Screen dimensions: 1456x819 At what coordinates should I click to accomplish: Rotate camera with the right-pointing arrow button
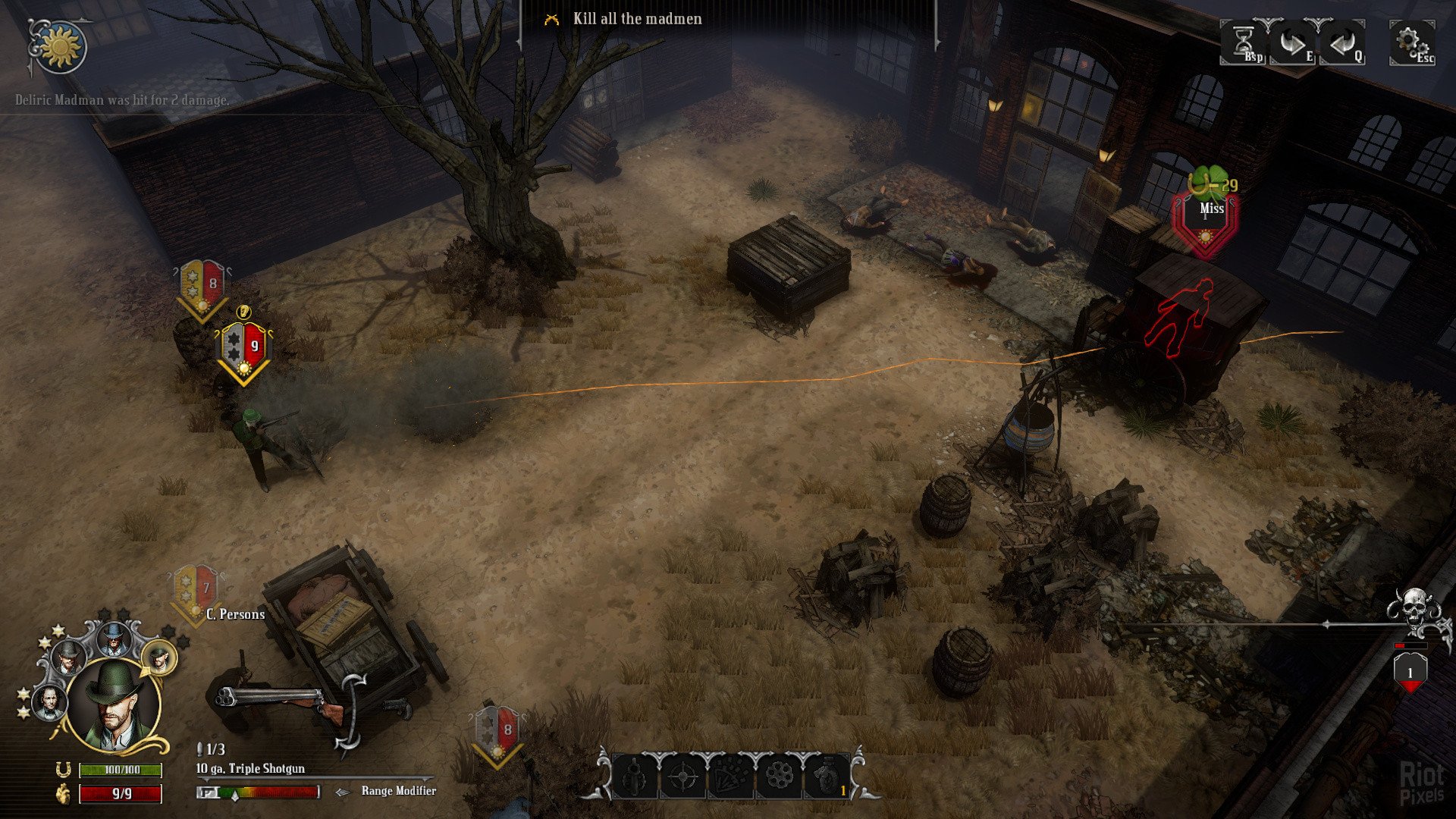[x=1294, y=42]
